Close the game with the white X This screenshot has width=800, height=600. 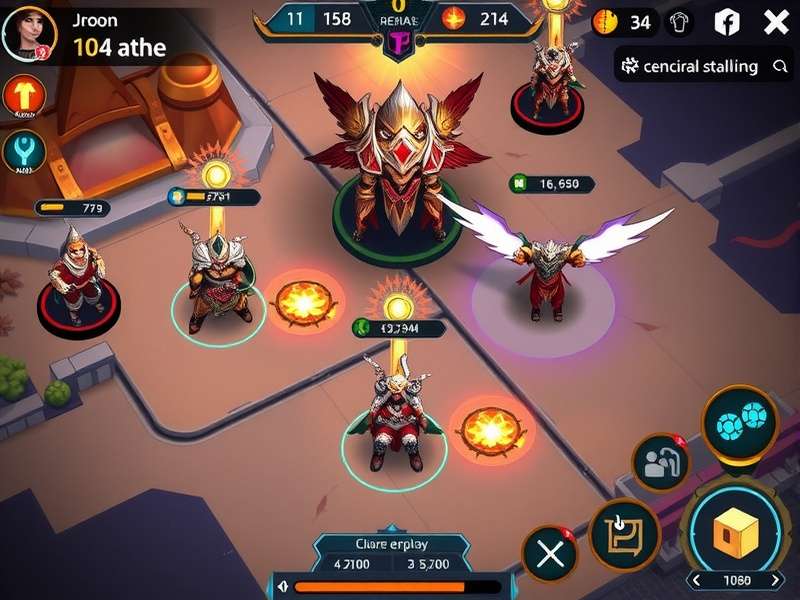click(776, 22)
